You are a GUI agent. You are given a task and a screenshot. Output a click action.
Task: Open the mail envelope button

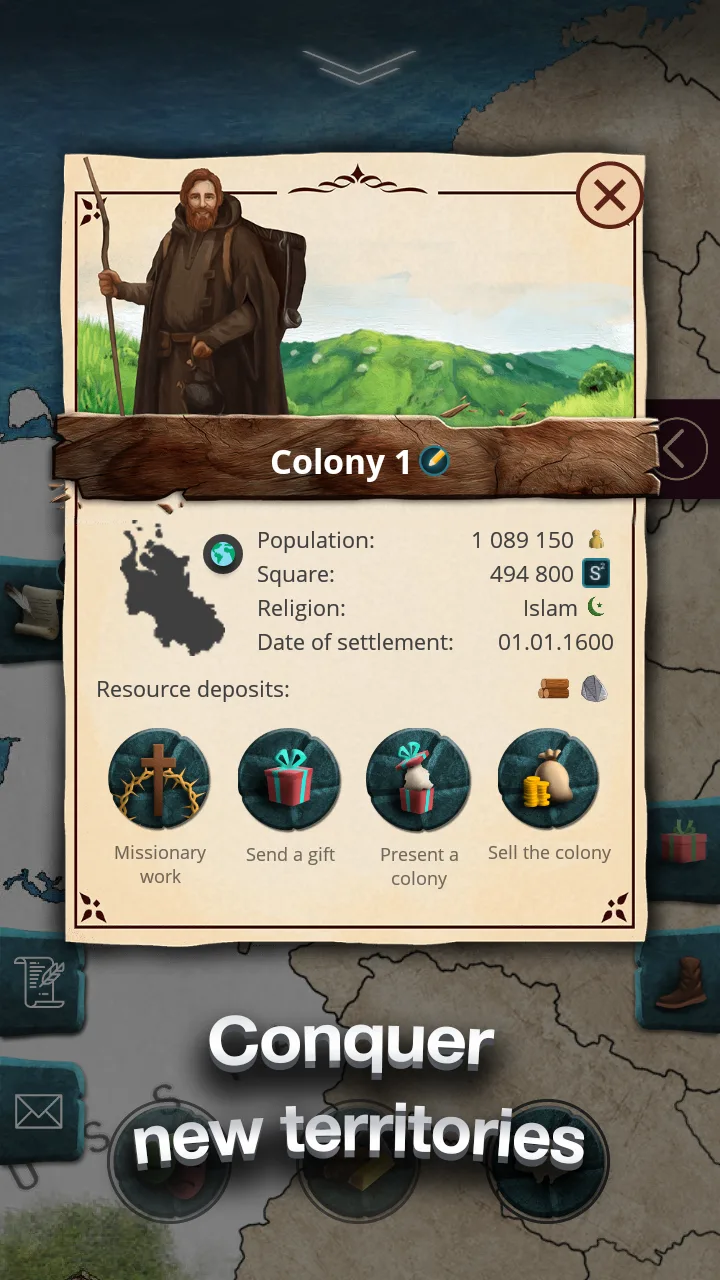point(38,1111)
